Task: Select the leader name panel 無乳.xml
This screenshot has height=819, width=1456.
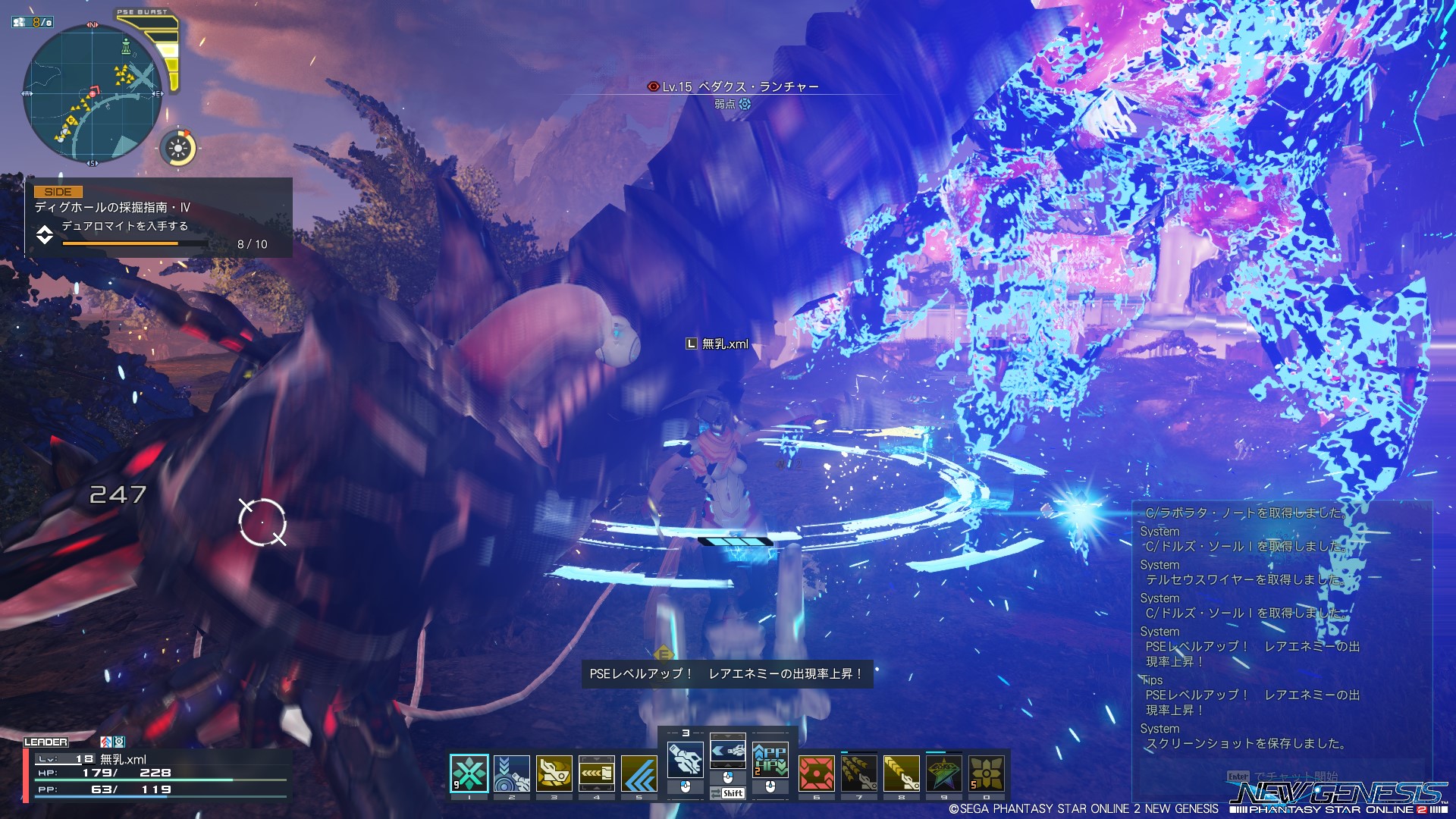Action: (157, 773)
